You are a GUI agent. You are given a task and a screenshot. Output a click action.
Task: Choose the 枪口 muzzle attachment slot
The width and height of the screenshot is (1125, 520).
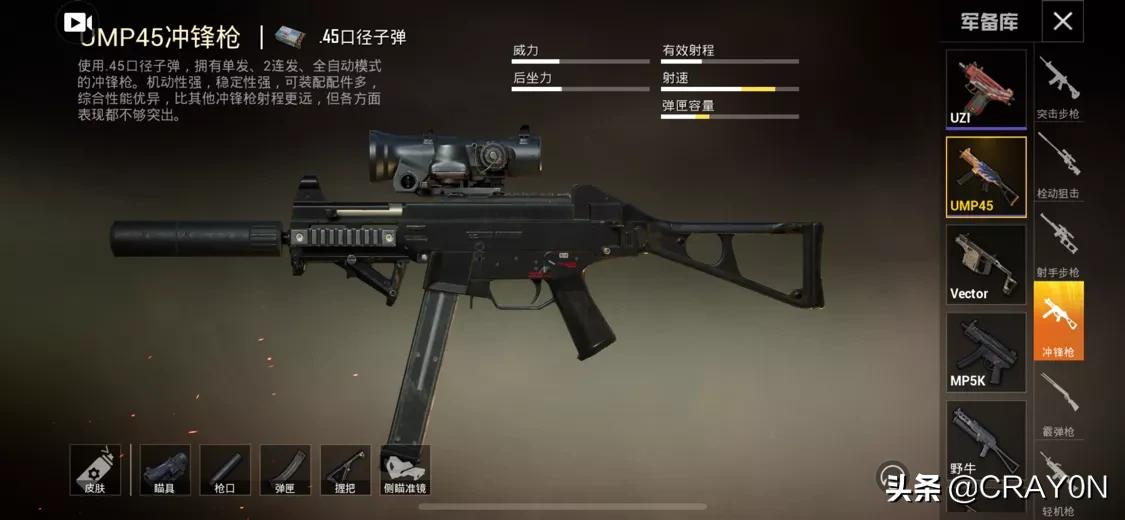[x=225, y=470]
